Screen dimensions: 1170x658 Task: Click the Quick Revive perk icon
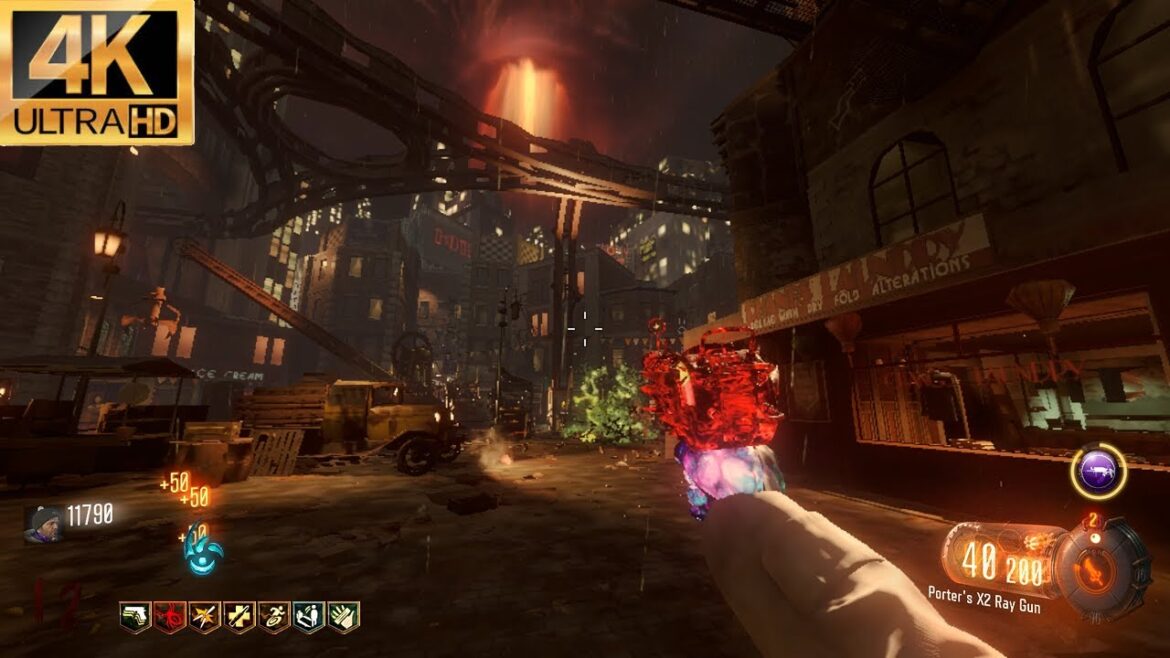point(309,616)
